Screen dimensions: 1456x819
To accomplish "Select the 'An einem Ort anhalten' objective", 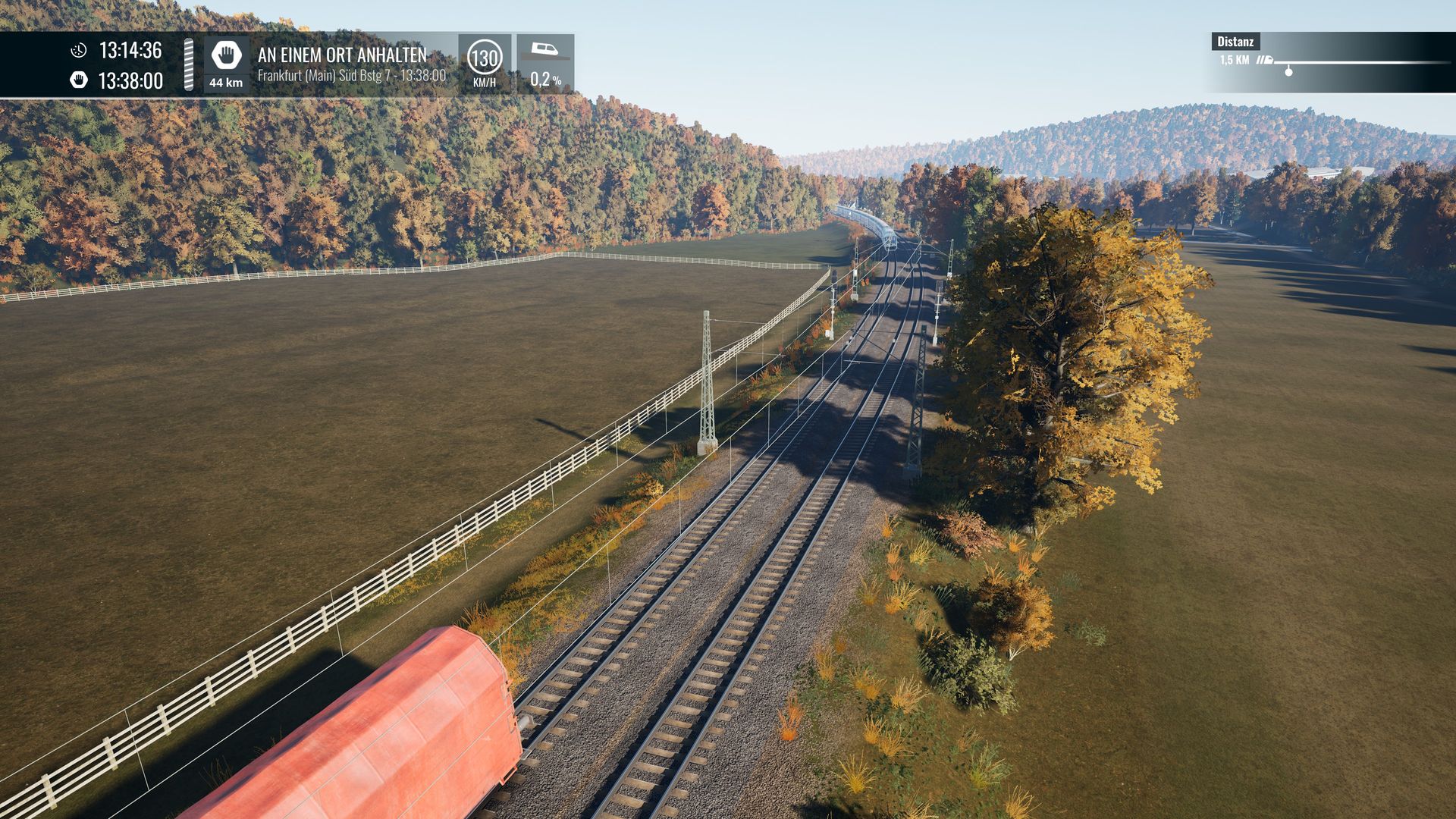I will (x=342, y=55).
